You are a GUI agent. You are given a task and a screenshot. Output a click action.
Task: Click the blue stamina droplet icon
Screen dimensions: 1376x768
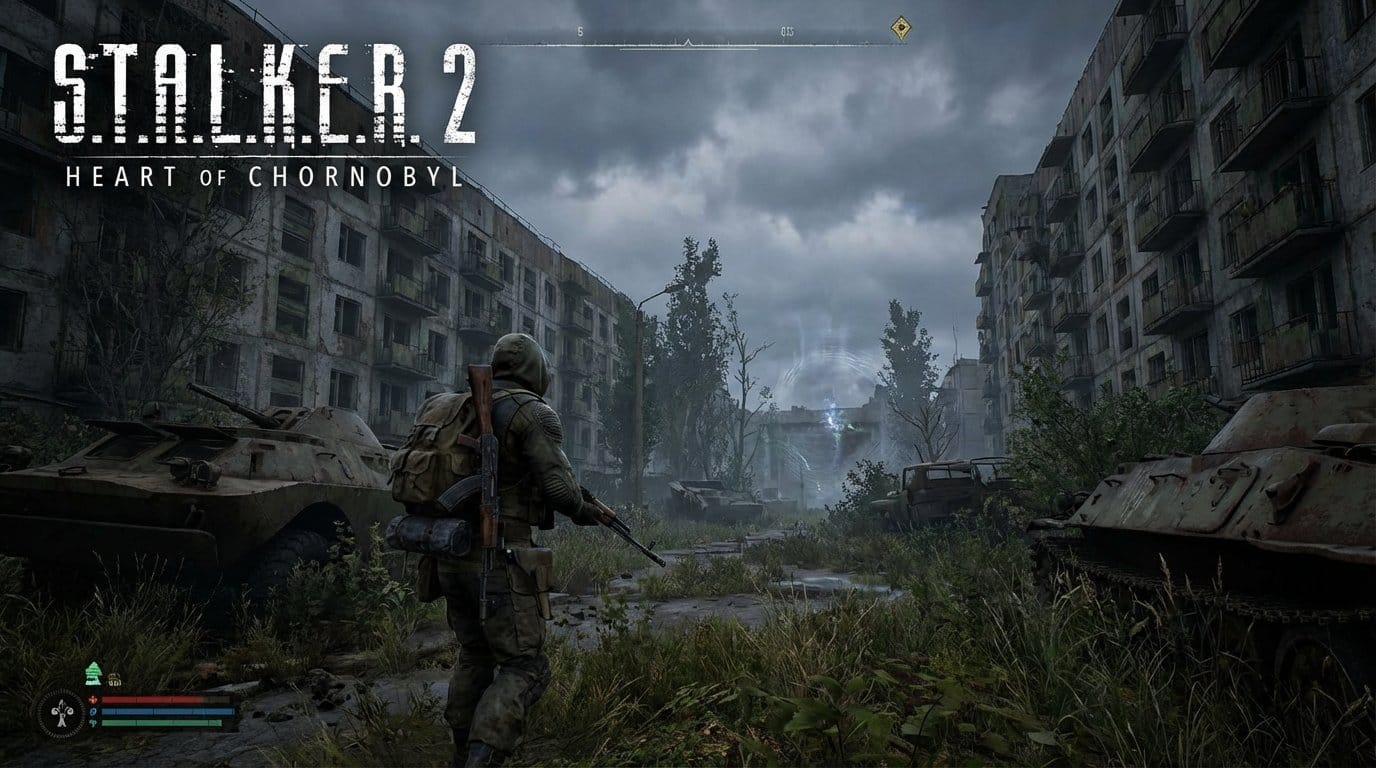pos(93,712)
